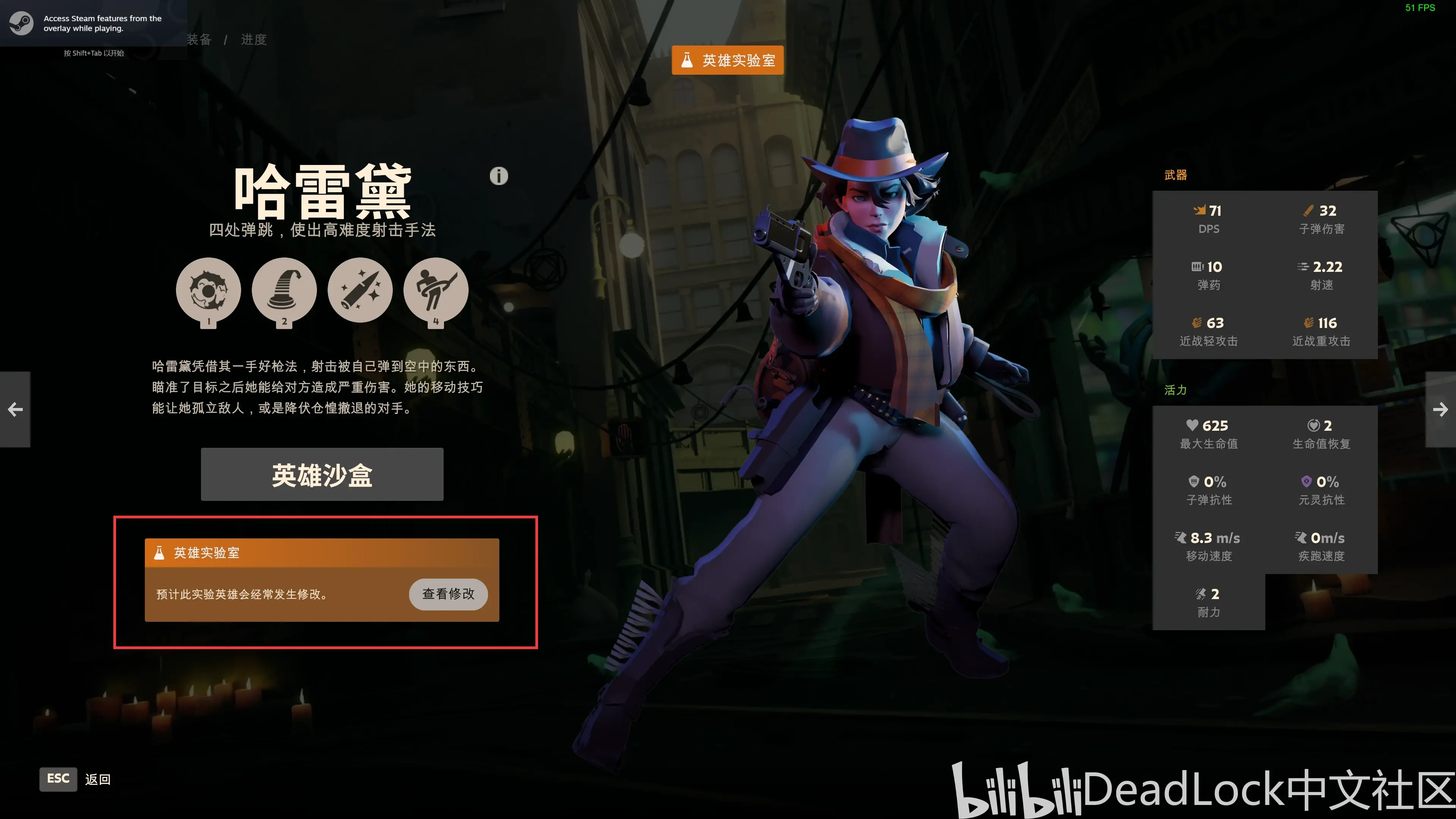1456x819 pixels.
Task: Switch to the 进度 progress tab
Action: 254,39
